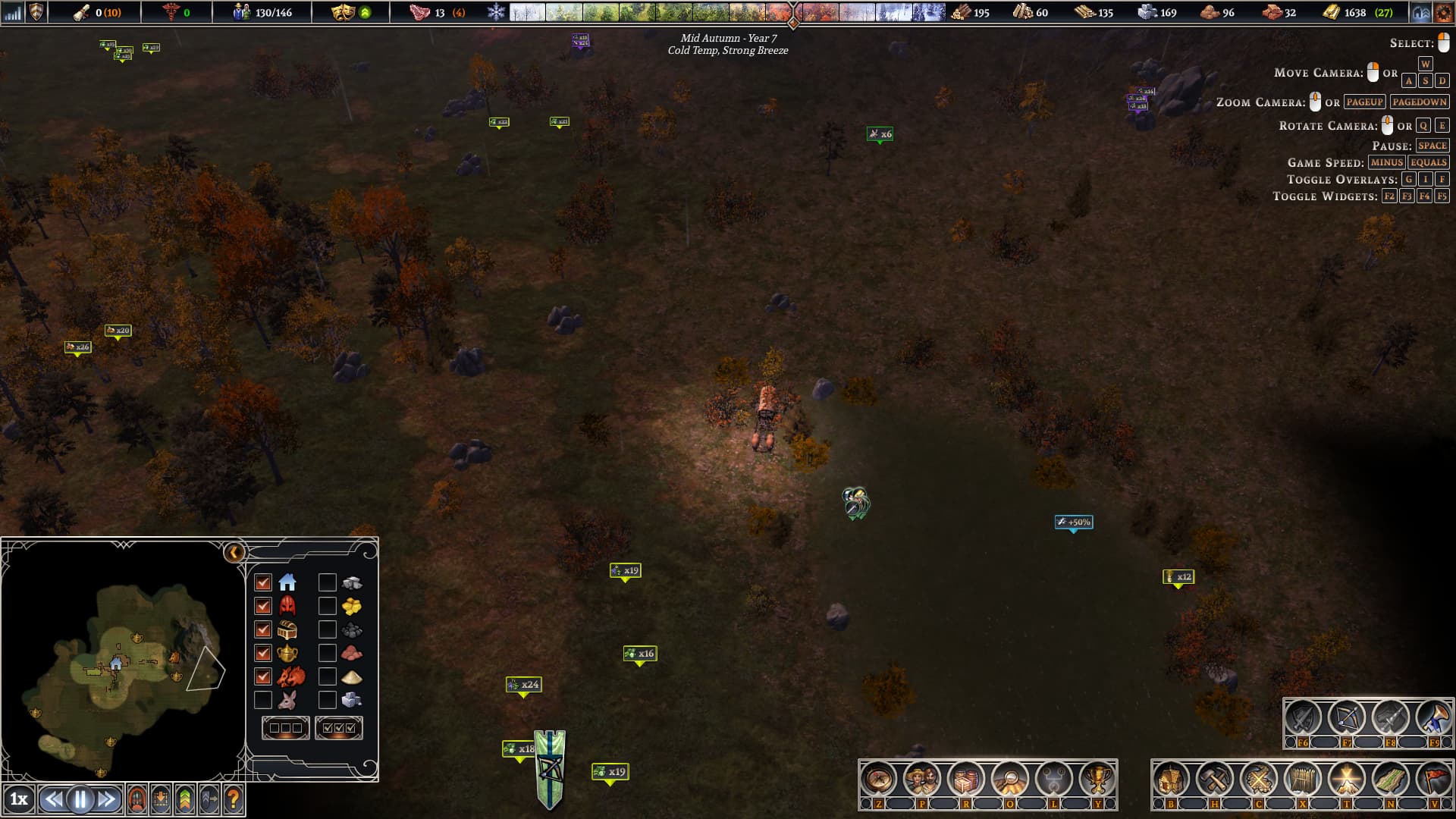Slow the game with the rewind arrows
This screenshot has height=819, width=1456.
(52, 799)
